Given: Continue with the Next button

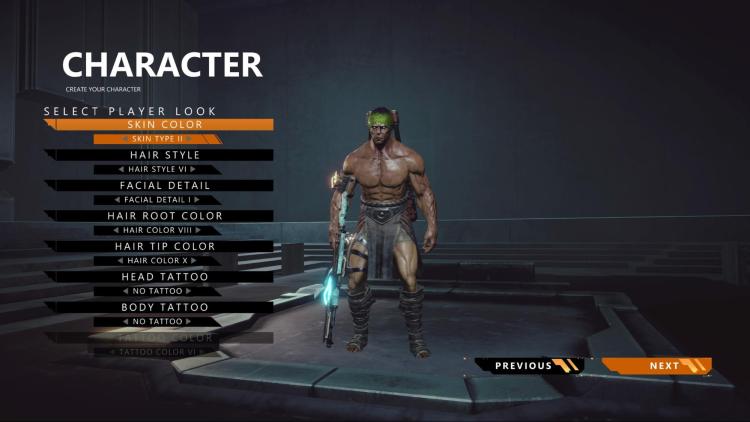Looking at the screenshot, I should pos(664,366).
